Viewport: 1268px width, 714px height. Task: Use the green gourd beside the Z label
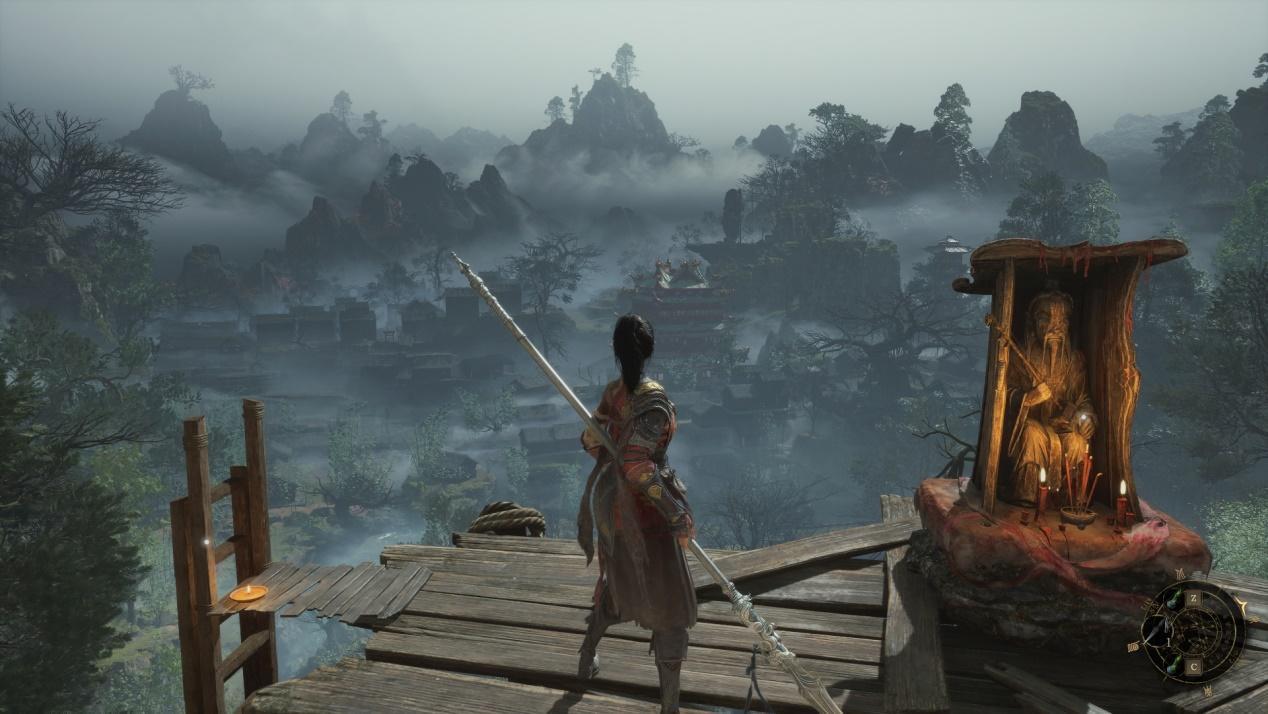[x=1174, y=598]
